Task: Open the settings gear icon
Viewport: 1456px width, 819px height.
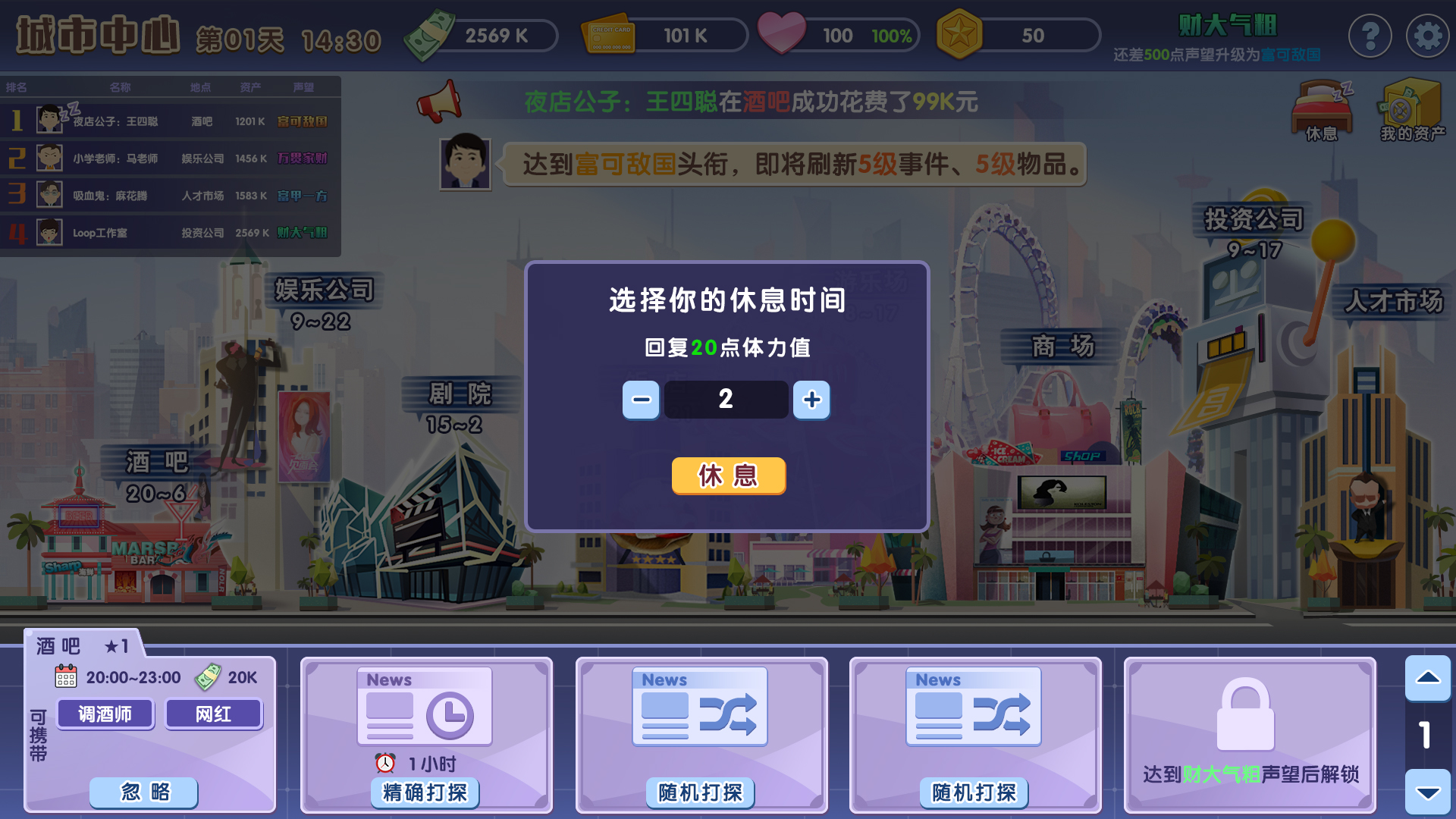Action: (x=1428, y=35)
